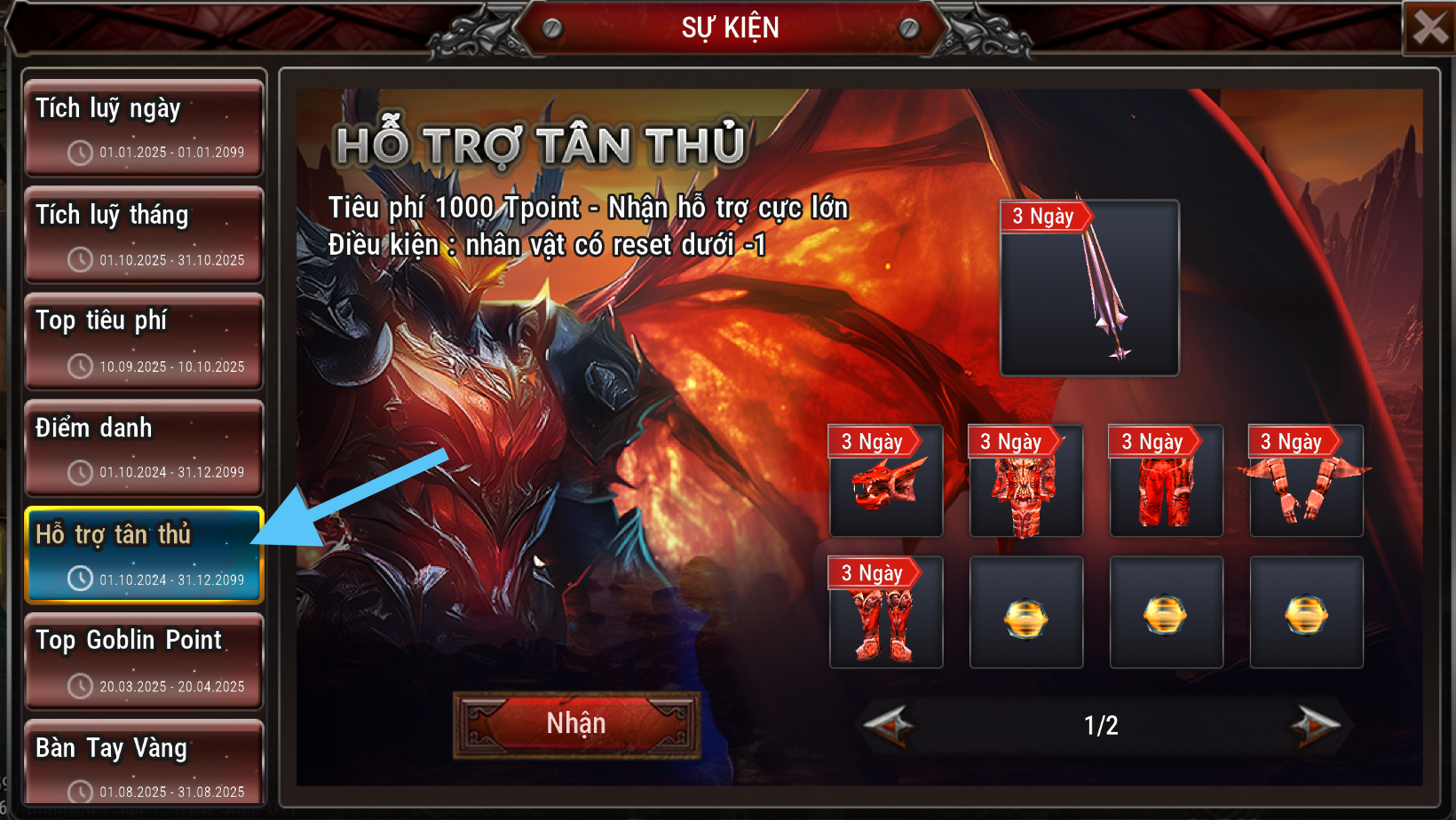This screenshot has height=820, width=1456.
Task: Go to the previous reward page
Action: tap(889, 725)
